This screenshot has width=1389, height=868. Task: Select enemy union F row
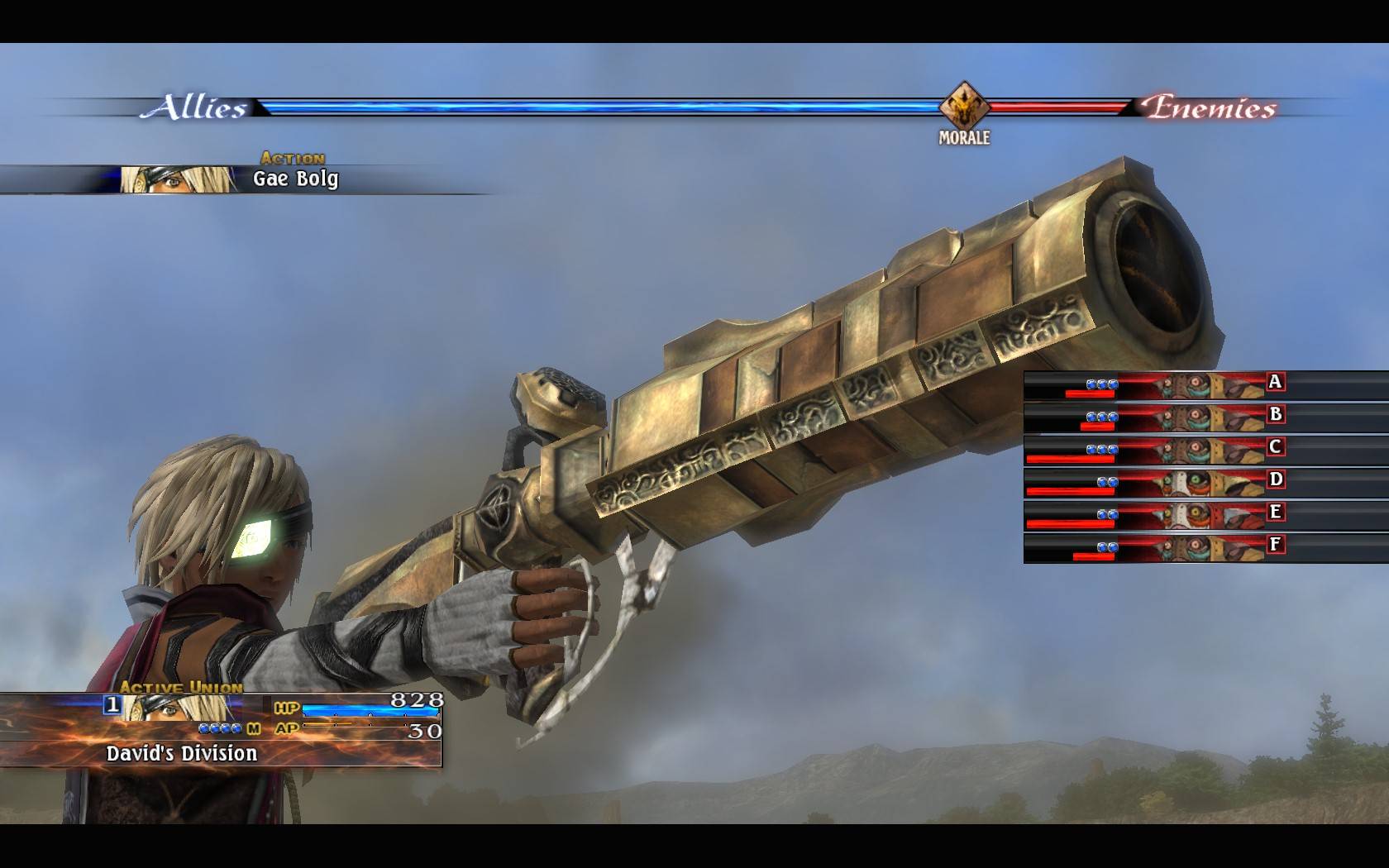coord(1204,546)
